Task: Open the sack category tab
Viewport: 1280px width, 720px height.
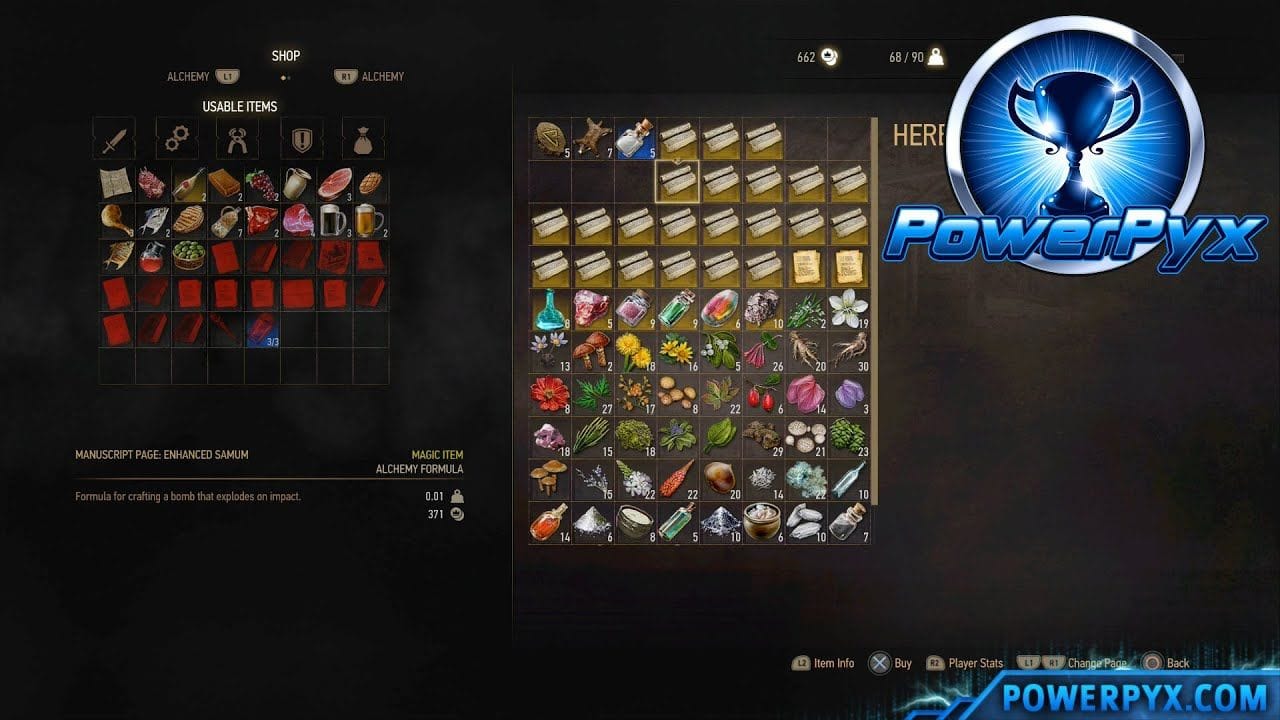Action: pos(363,139)
